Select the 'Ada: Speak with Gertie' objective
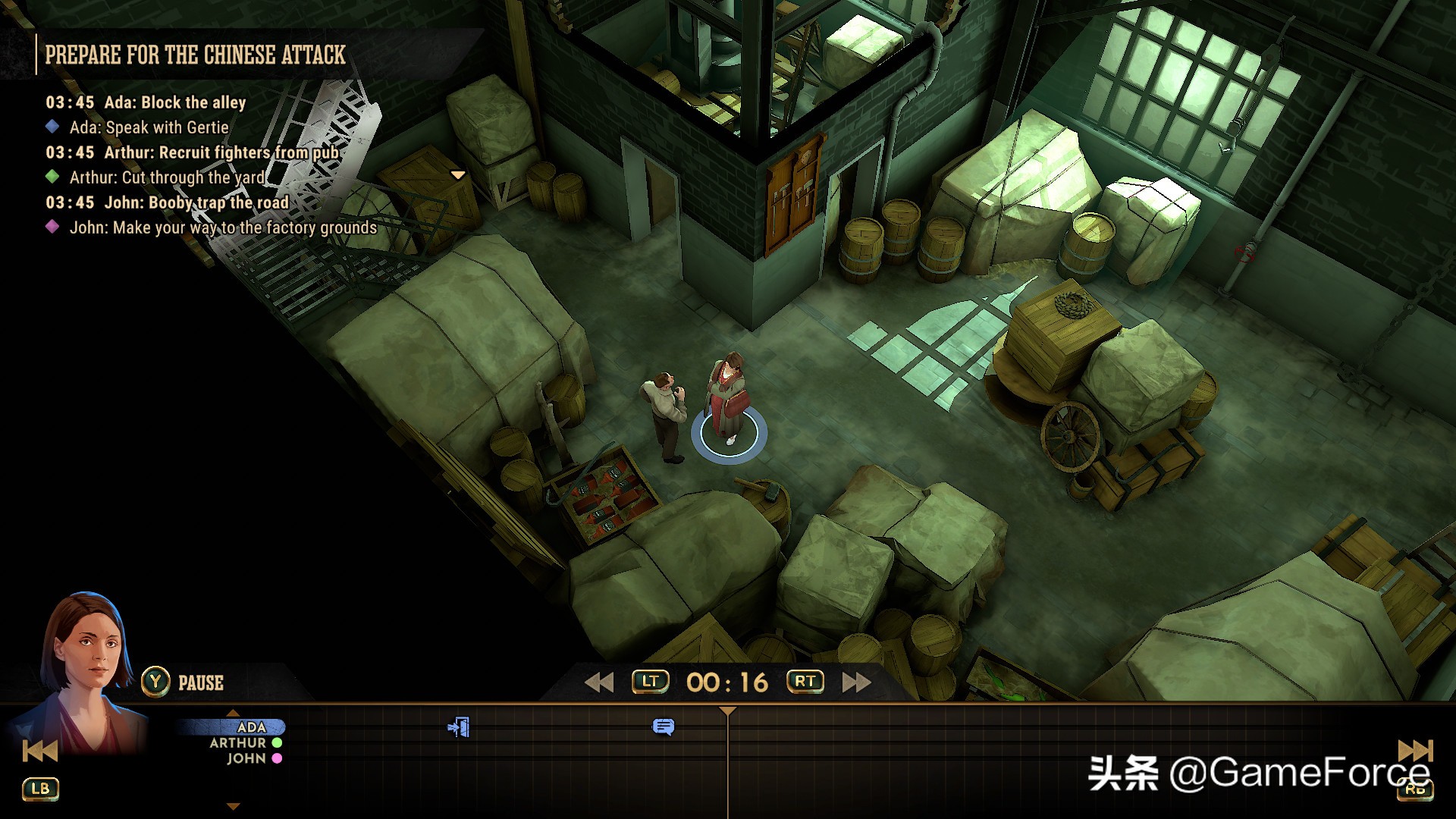This screenshot has width=1456, height=819. coord(149,127)
